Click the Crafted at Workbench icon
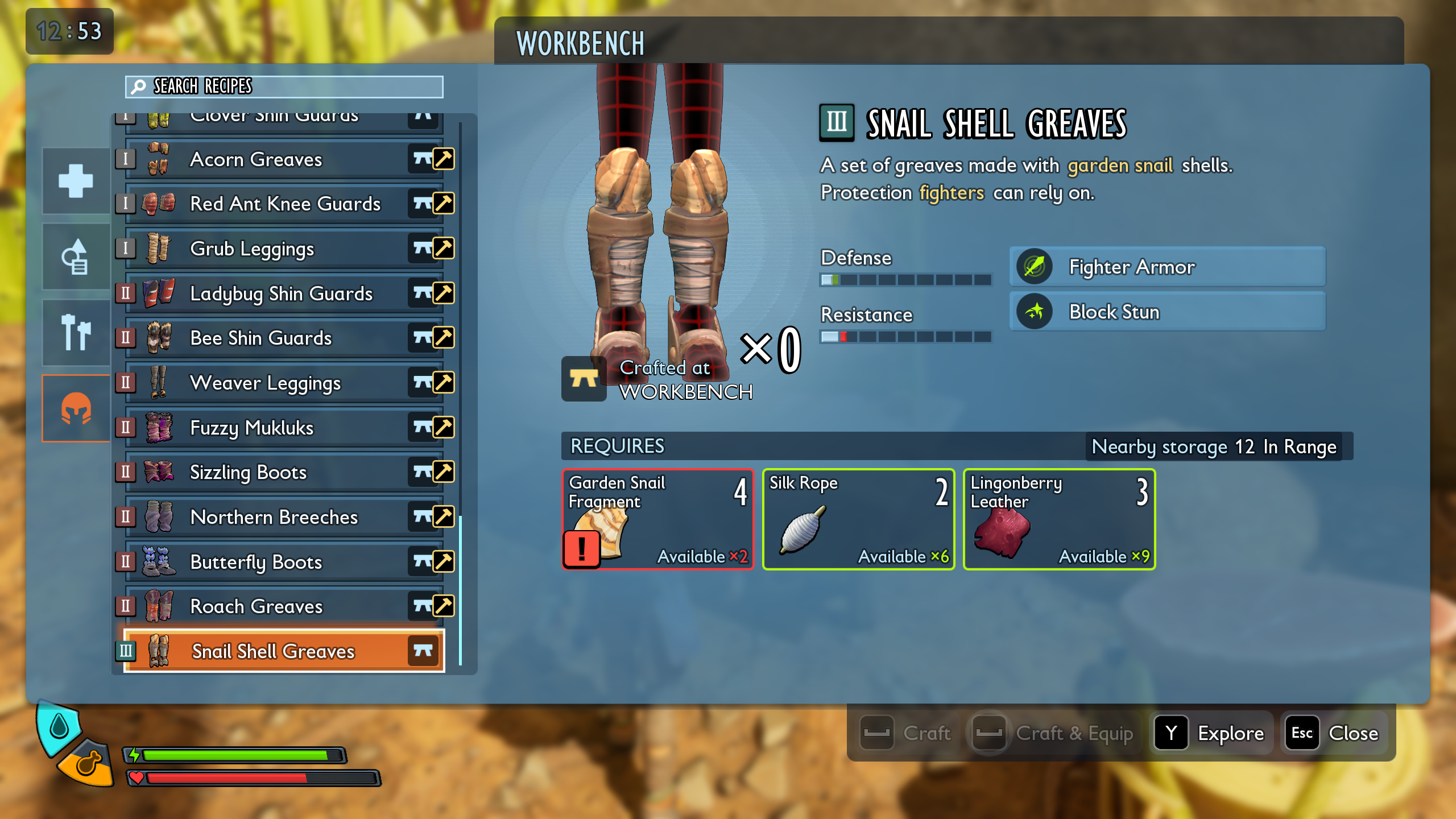The height and width of the screenshot is (819, 1456). coord(584,378)
